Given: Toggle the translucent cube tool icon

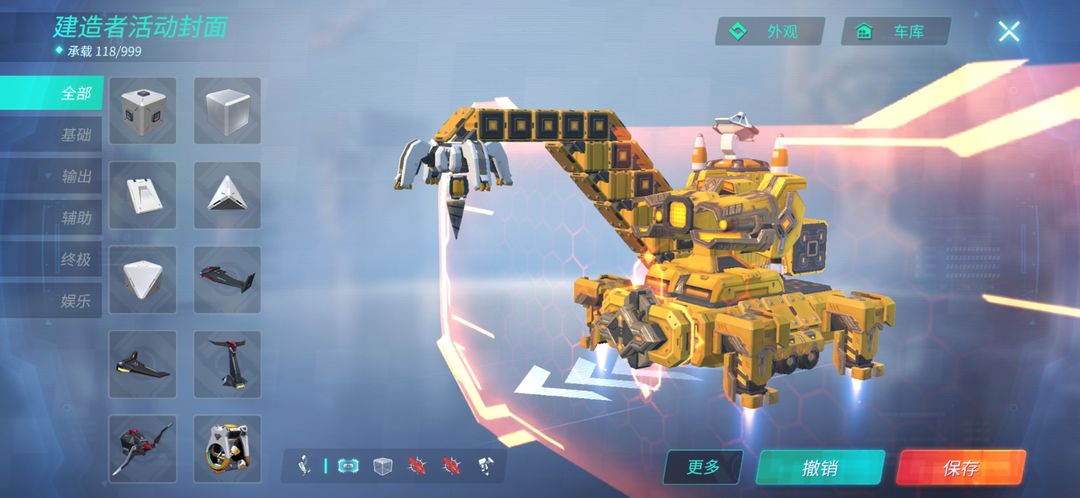Looking at the screenshot, I should (x=382, y=466).
